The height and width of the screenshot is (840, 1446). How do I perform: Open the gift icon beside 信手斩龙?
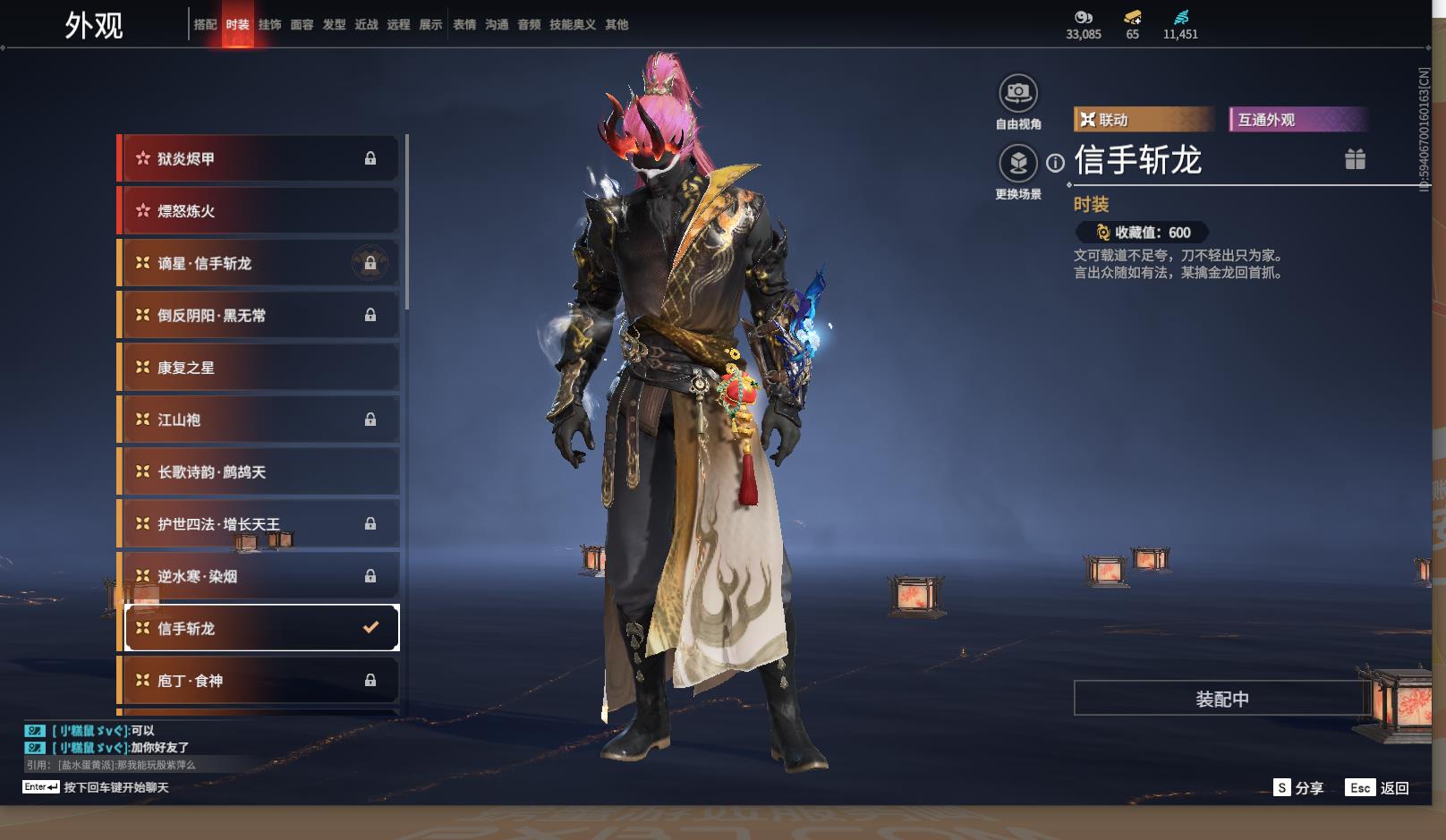1355,159
